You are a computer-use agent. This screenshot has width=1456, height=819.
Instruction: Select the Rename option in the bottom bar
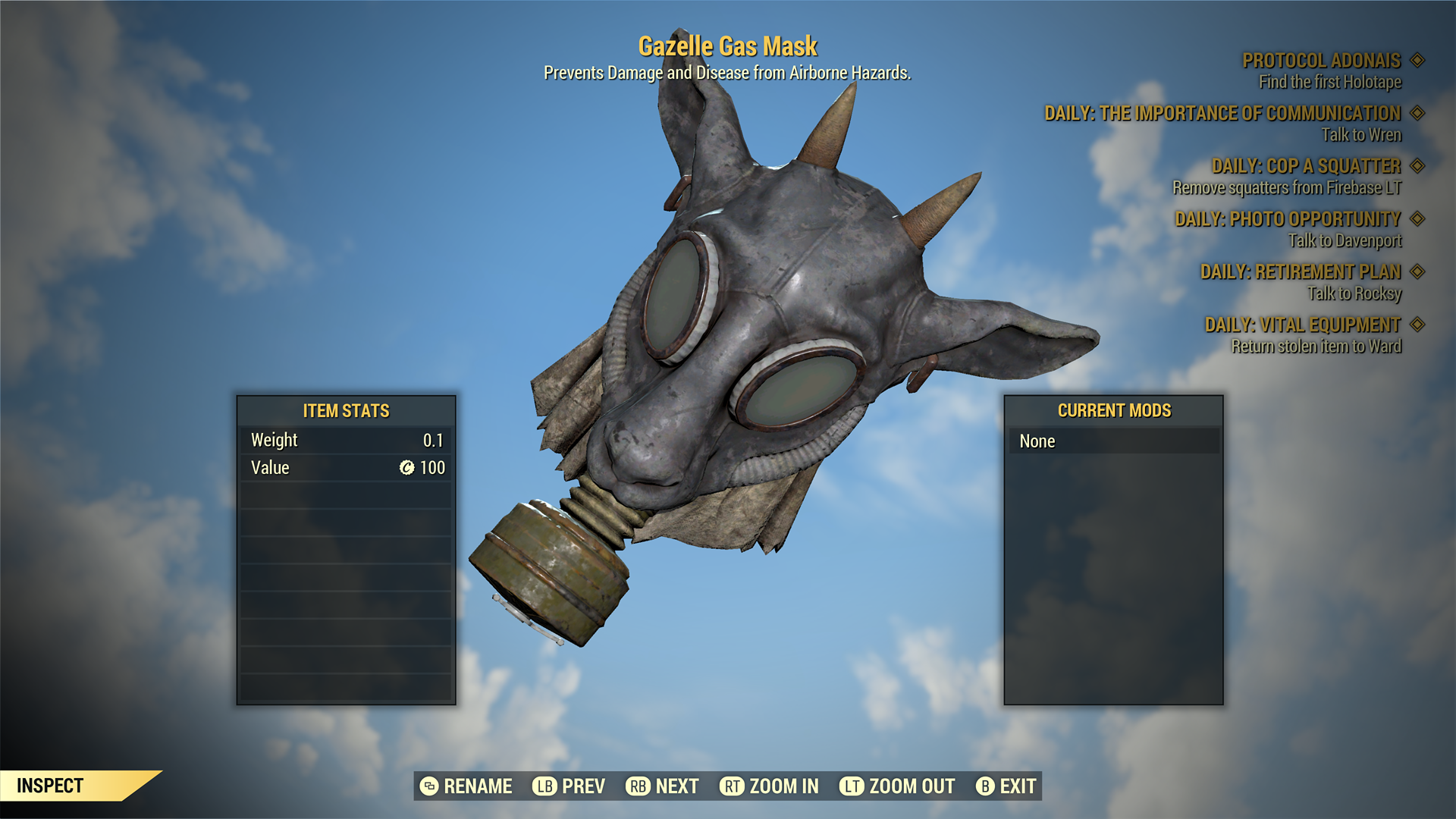pos(466,786)
